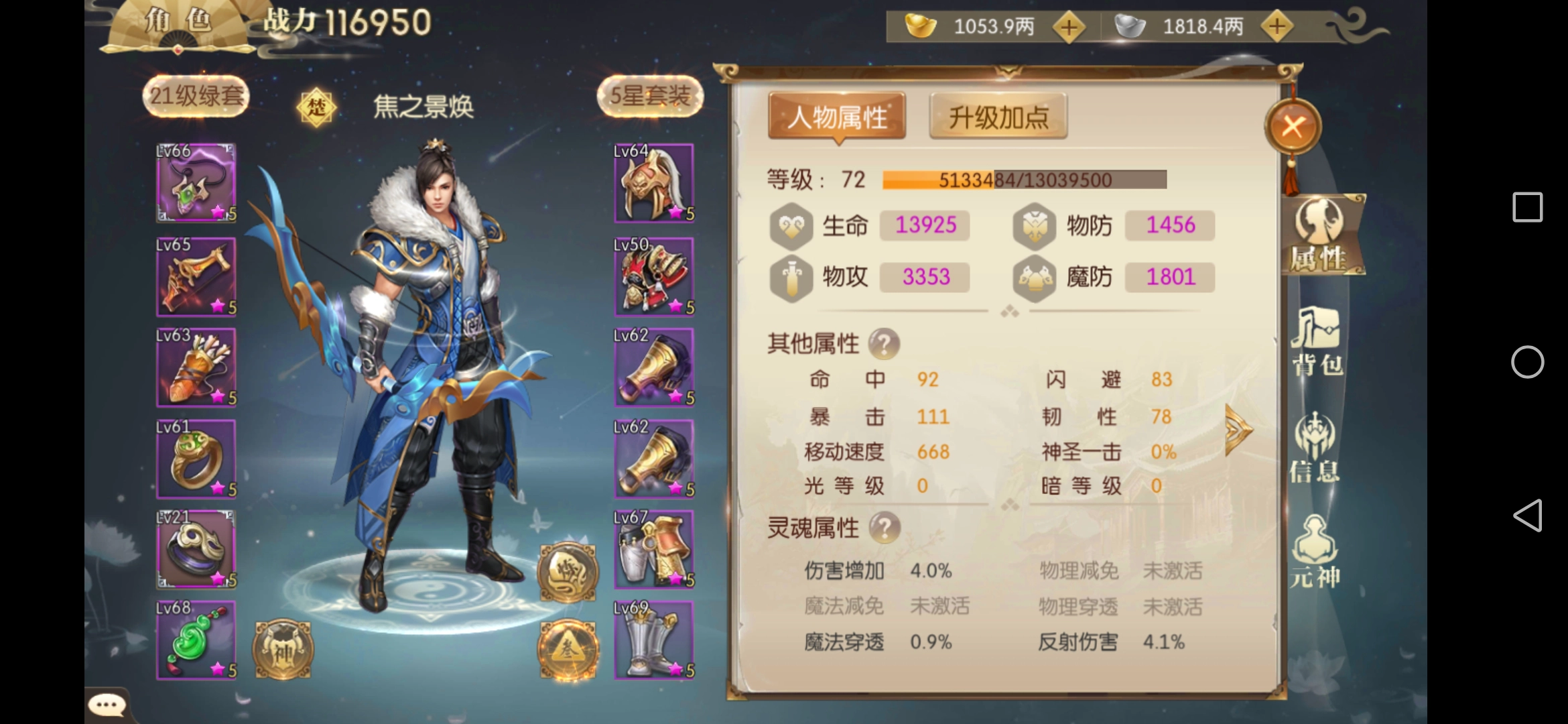Open the chat bubble in bottom-left corner
Image resolution: width=1568 pixels, height=724 pixels.
(107, 704)
